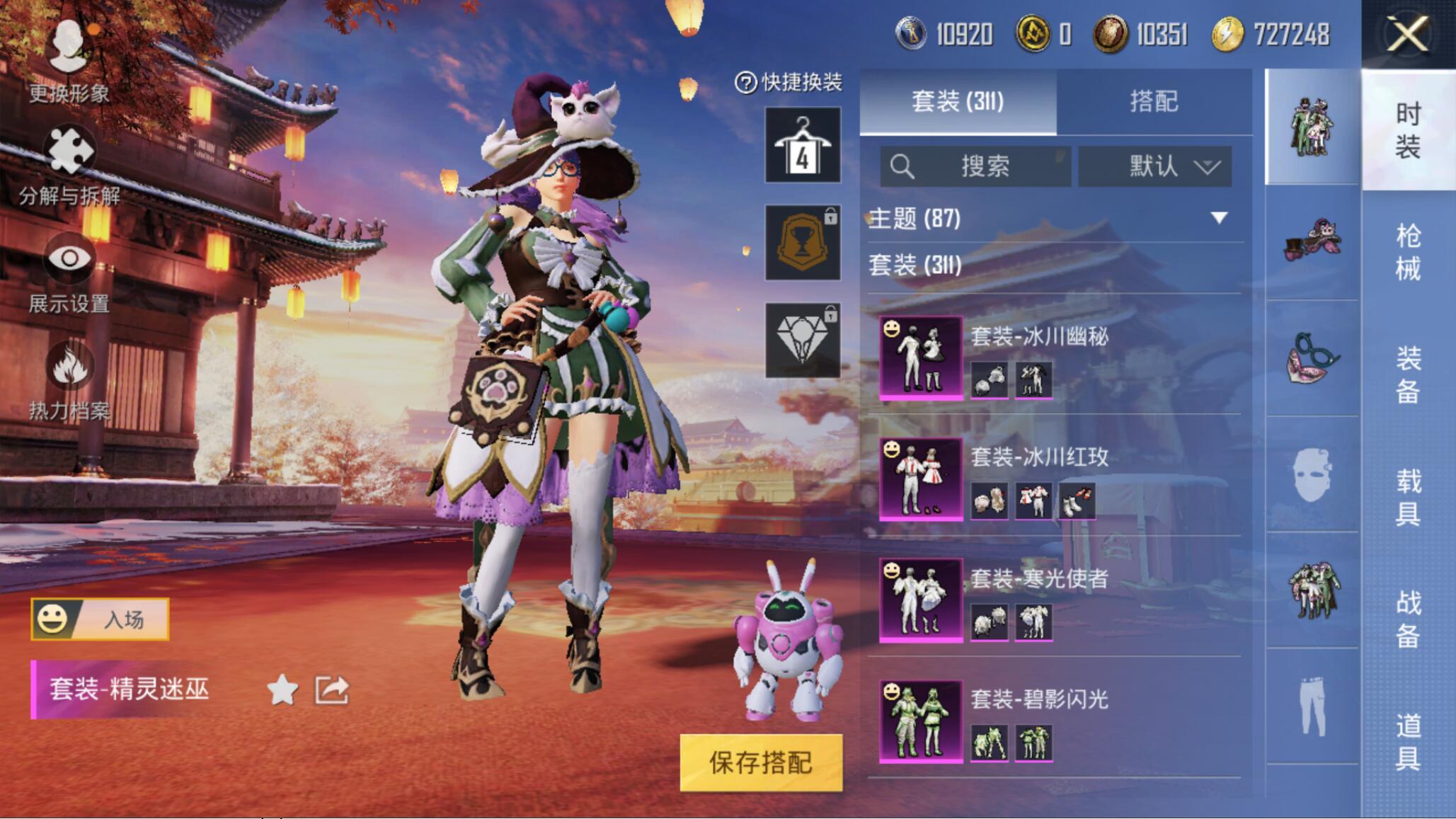Click the 搜索 search field
The height and width of the screenshot is (819, 1456).
point(975,166)
